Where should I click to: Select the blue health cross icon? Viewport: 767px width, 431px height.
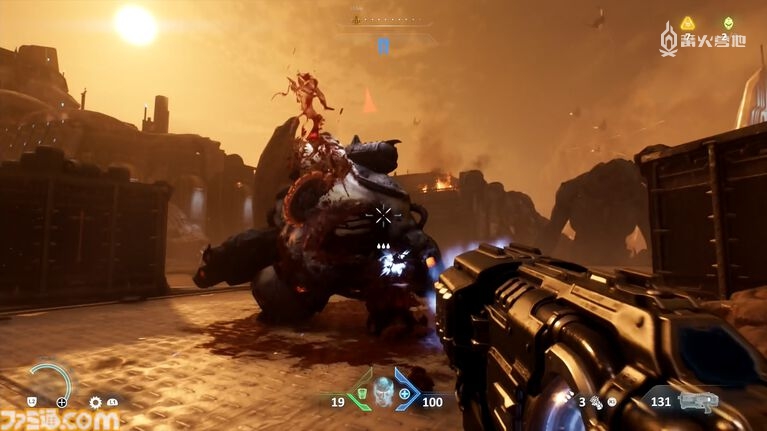click(404, 394)
